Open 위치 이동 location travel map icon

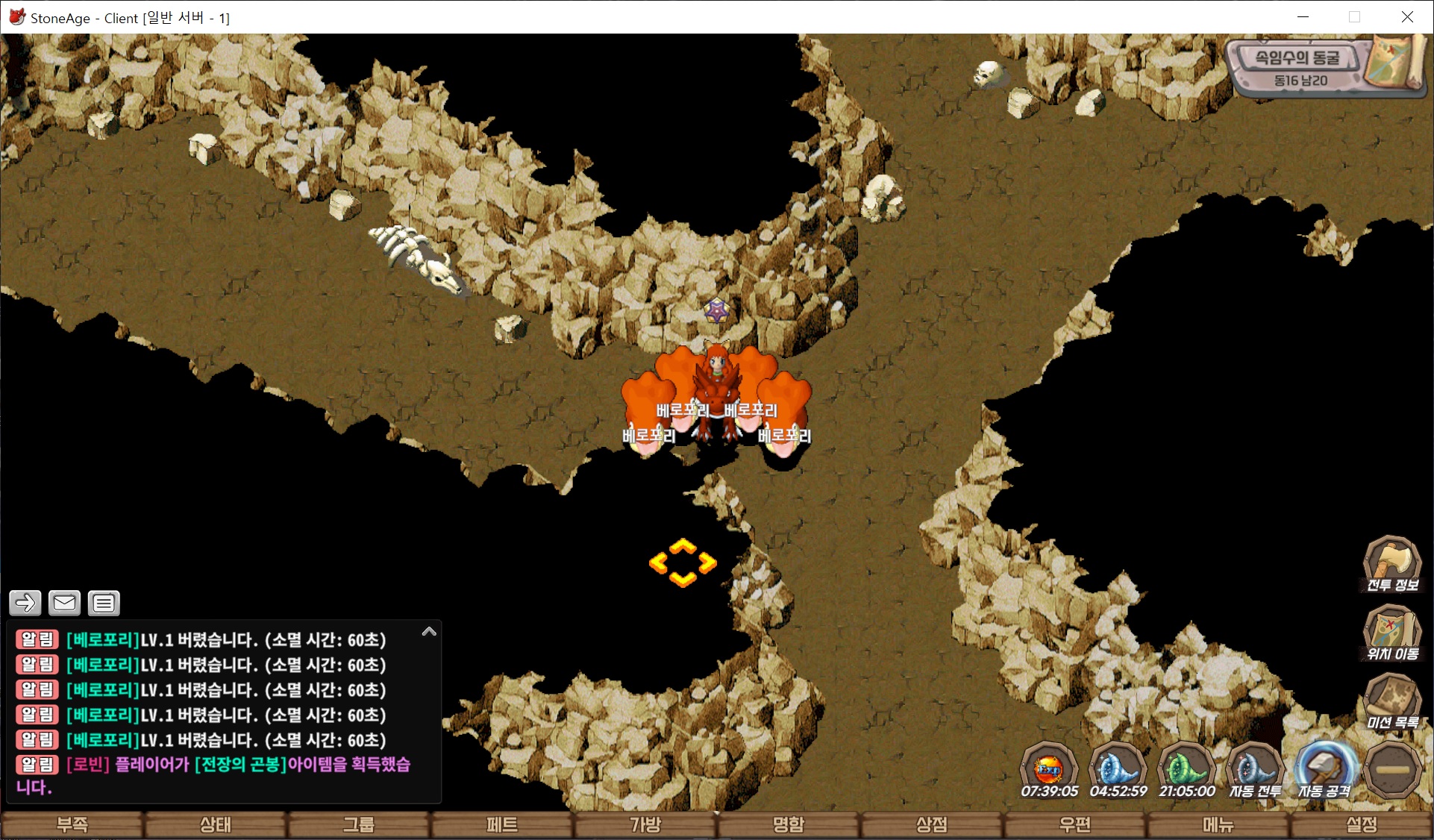coord(1391,633)
